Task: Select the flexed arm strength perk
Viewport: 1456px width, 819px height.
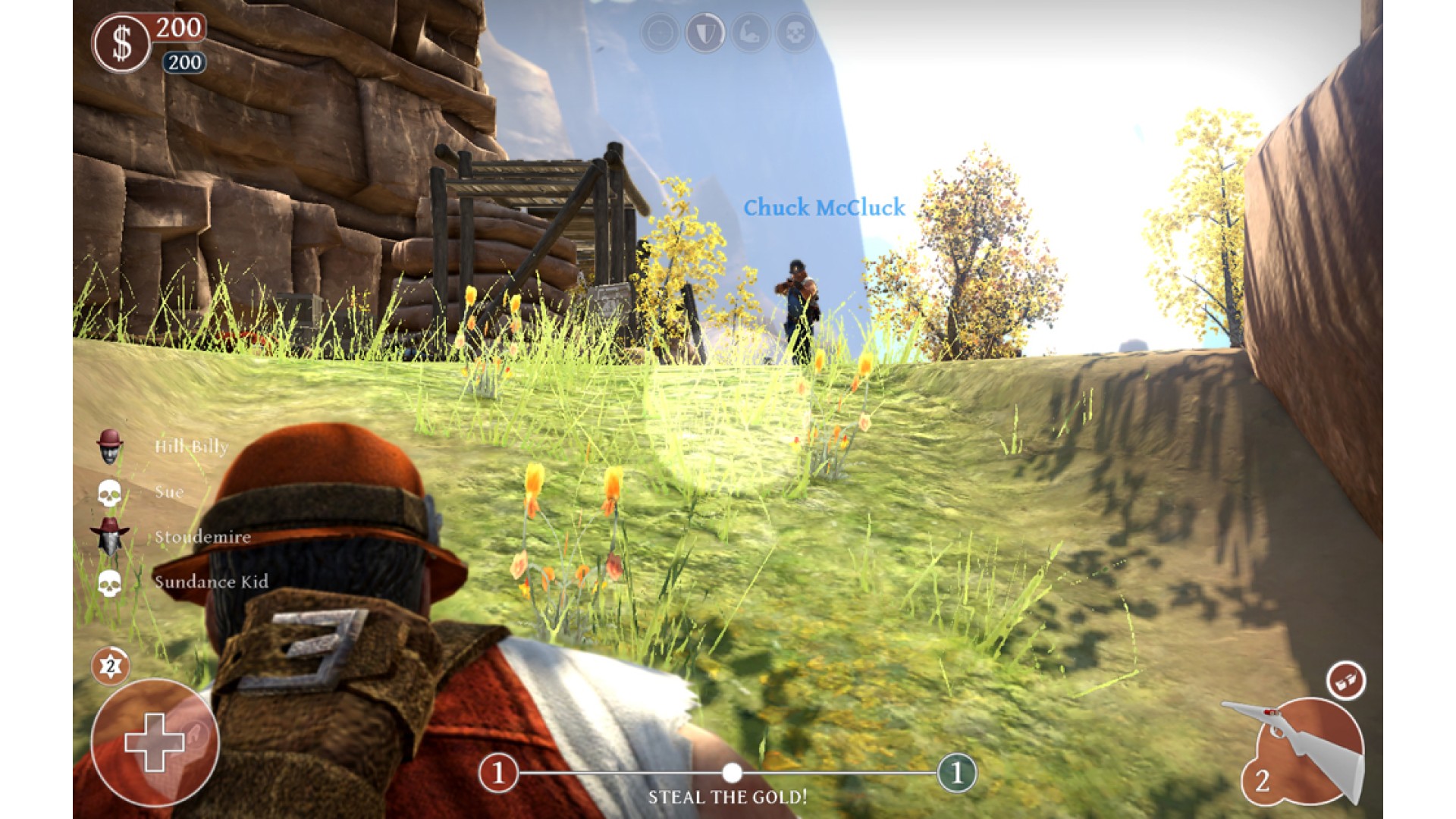Action: point(750,33)
